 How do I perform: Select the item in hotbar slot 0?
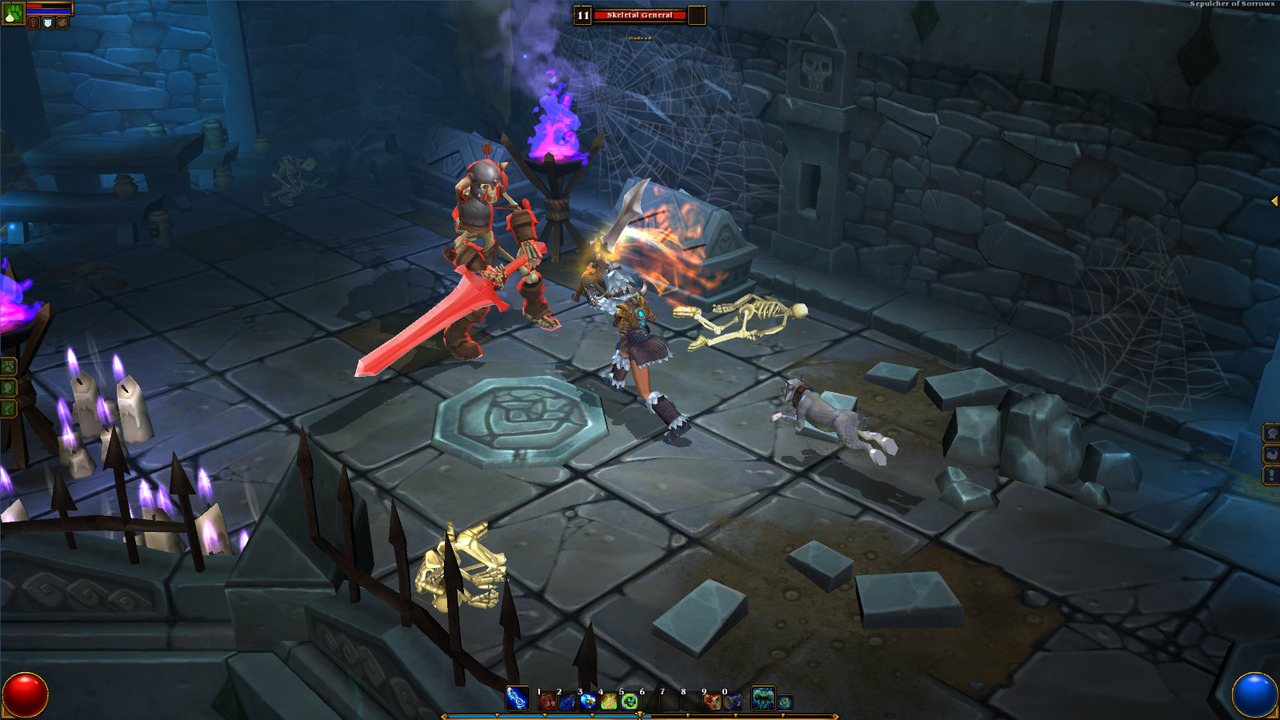[732, 702]
